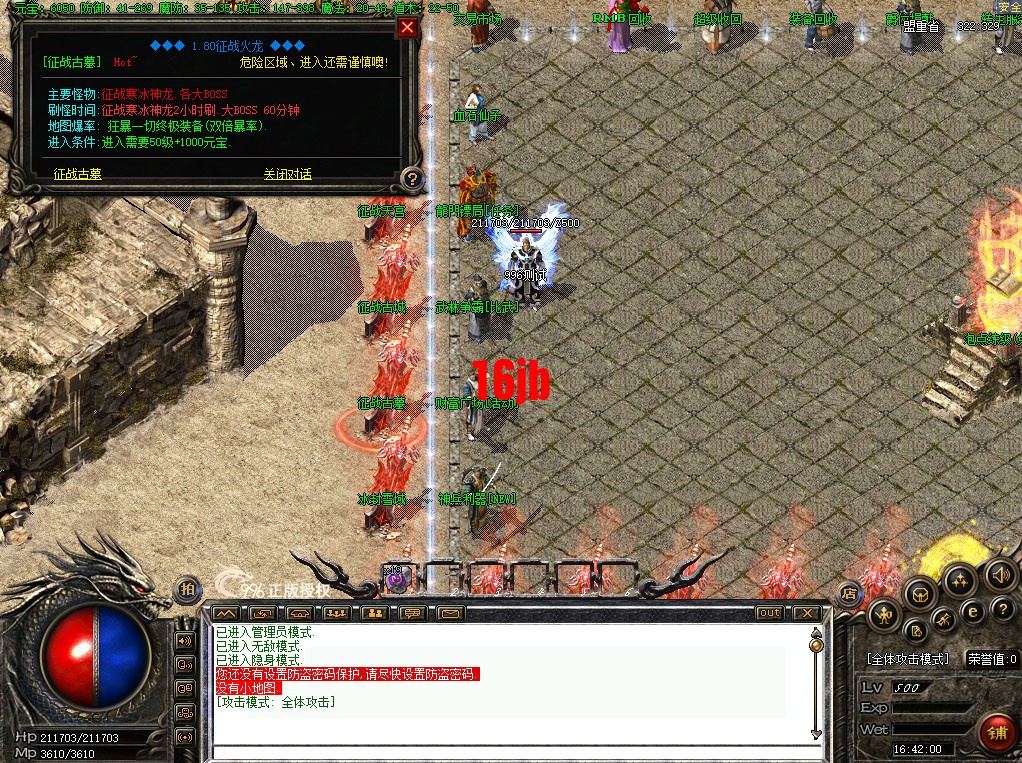Choose the 征战古墓 dialogue link
Viewport: 1022px width, 763px height.
pyautogui.click(x=76, y=174)
